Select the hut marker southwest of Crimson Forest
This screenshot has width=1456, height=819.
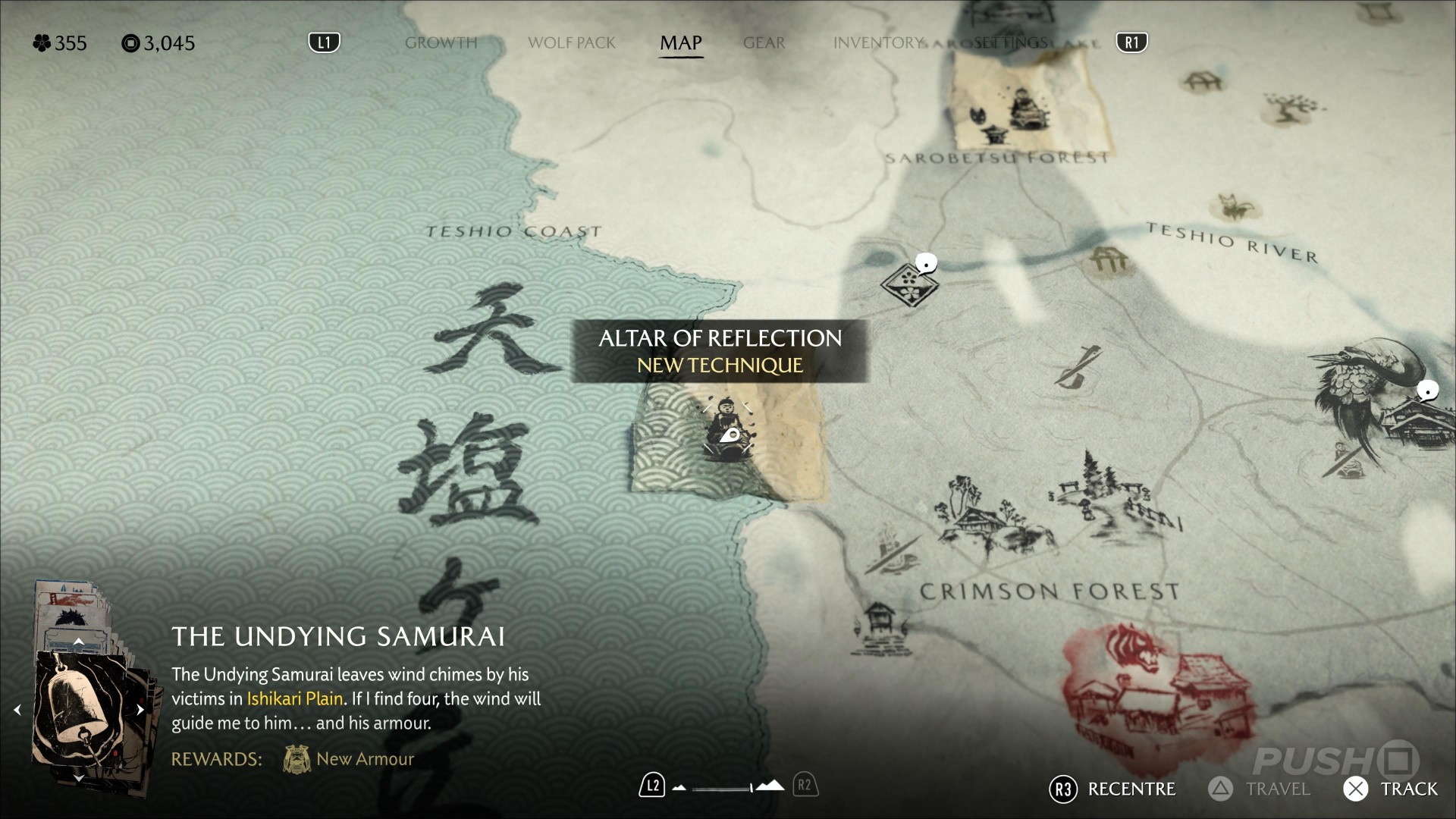coord(878,626)
